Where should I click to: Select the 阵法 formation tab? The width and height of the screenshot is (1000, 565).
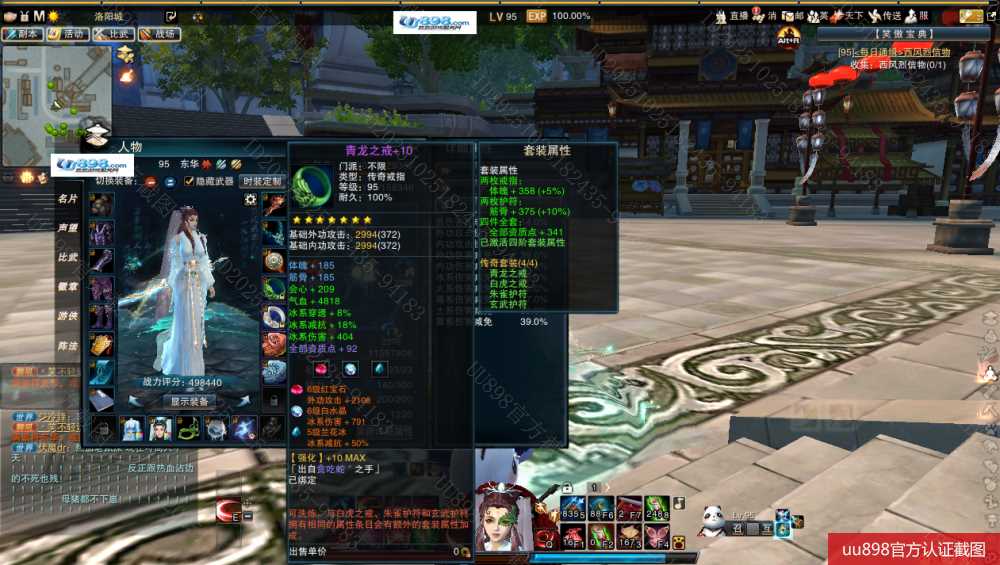click(67, 345)
